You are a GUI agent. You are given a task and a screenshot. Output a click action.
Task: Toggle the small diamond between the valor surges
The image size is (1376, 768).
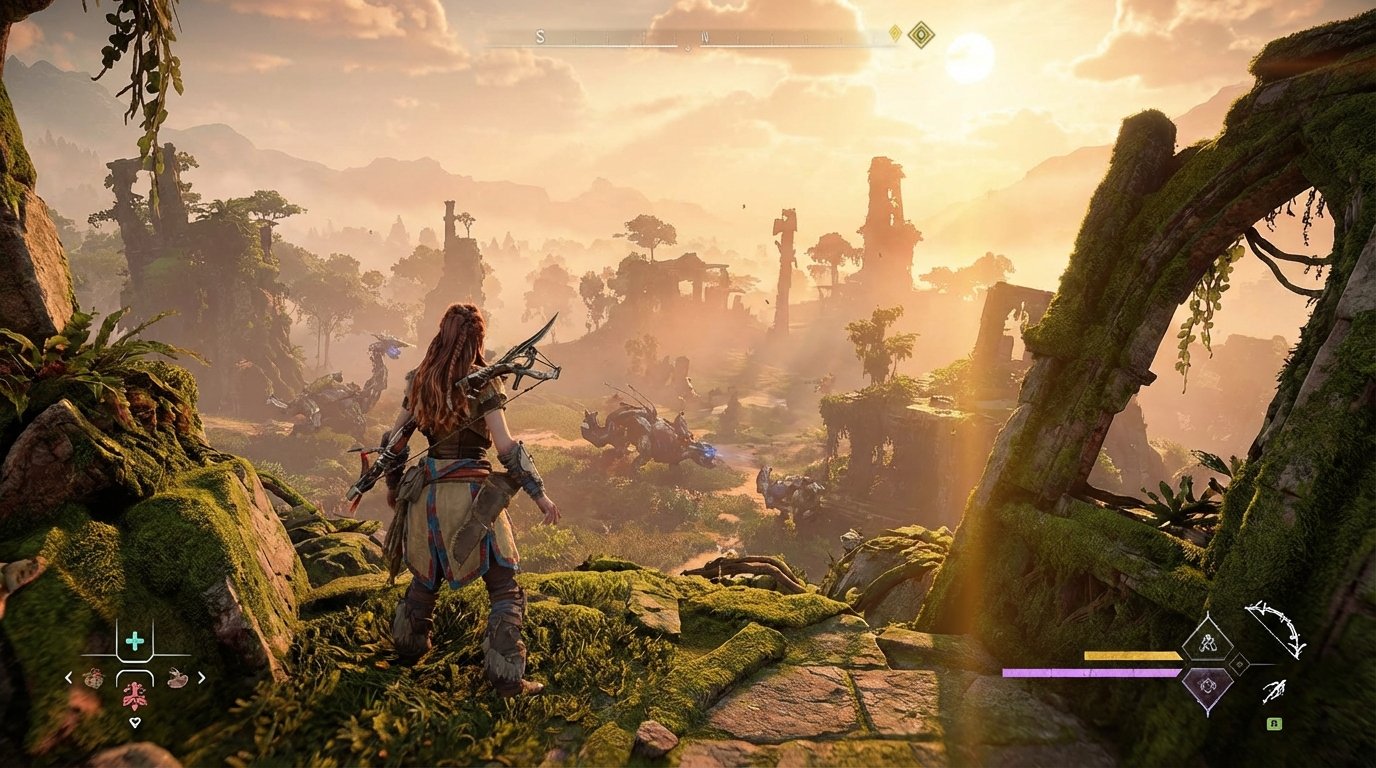[x=1239, y=664]
